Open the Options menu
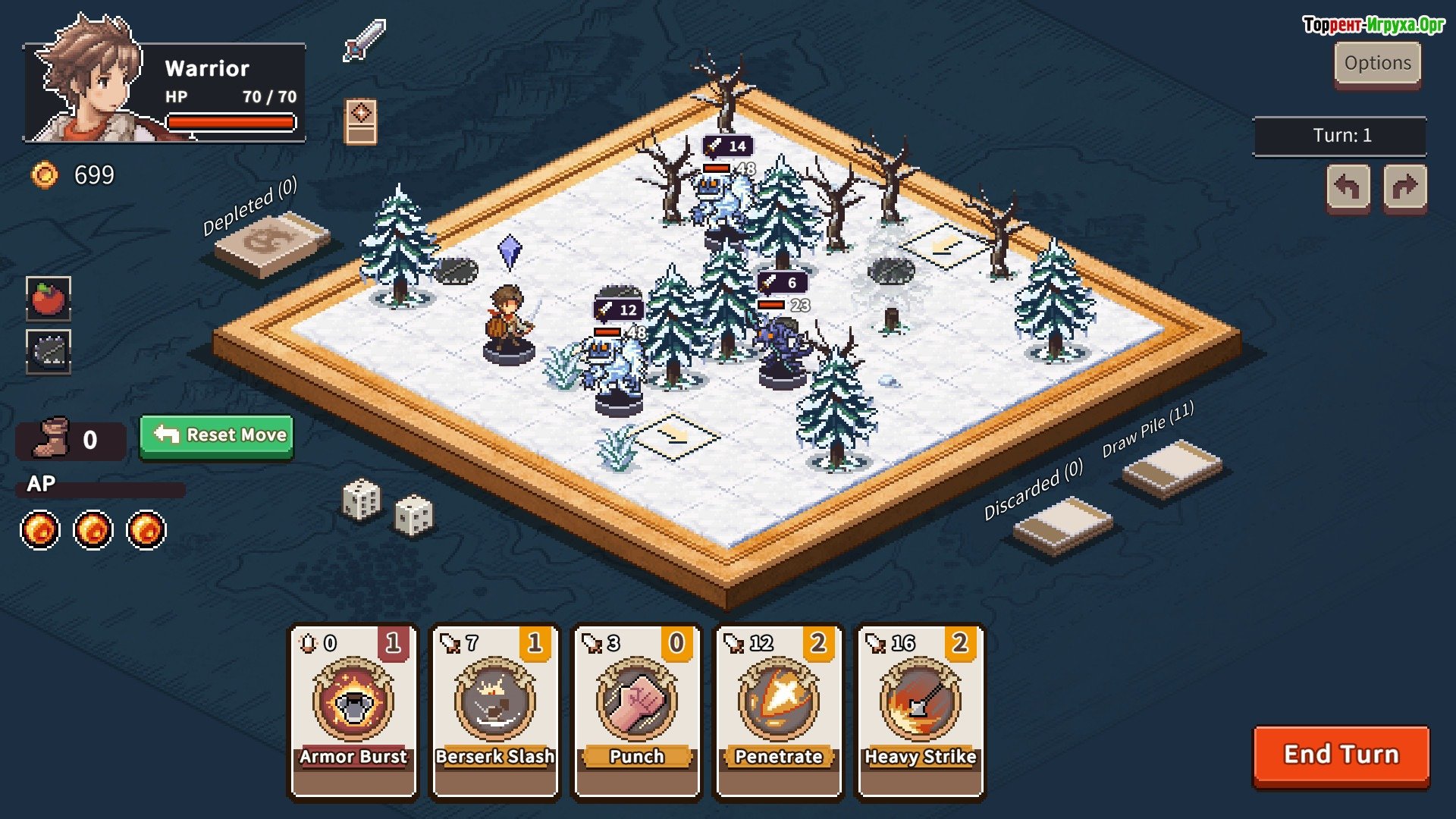The width and height of the screenshot is (1456, 819). [1377, 64]
